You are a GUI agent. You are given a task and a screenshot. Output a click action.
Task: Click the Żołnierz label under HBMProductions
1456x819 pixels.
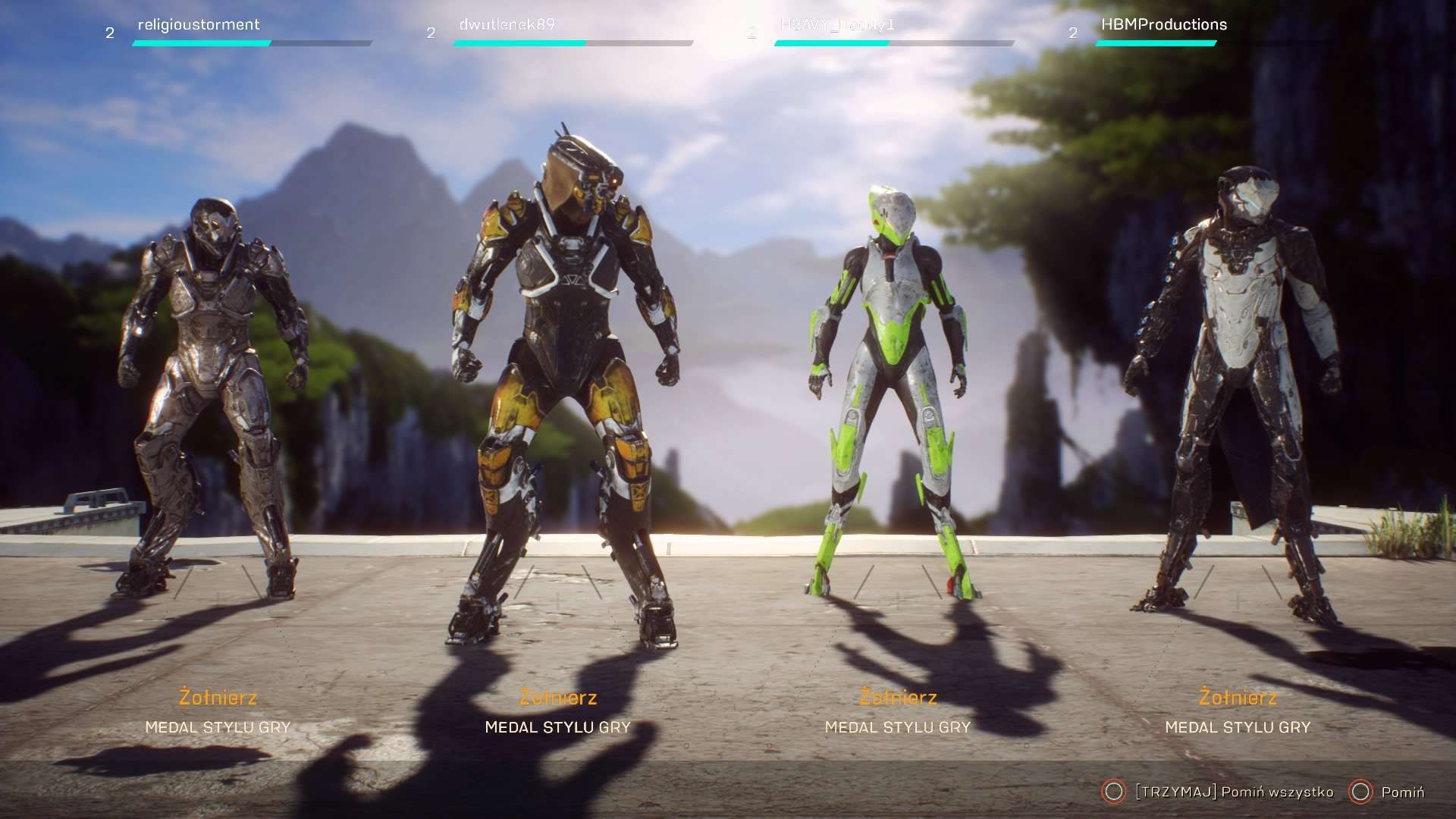(x=1239, y=698)
